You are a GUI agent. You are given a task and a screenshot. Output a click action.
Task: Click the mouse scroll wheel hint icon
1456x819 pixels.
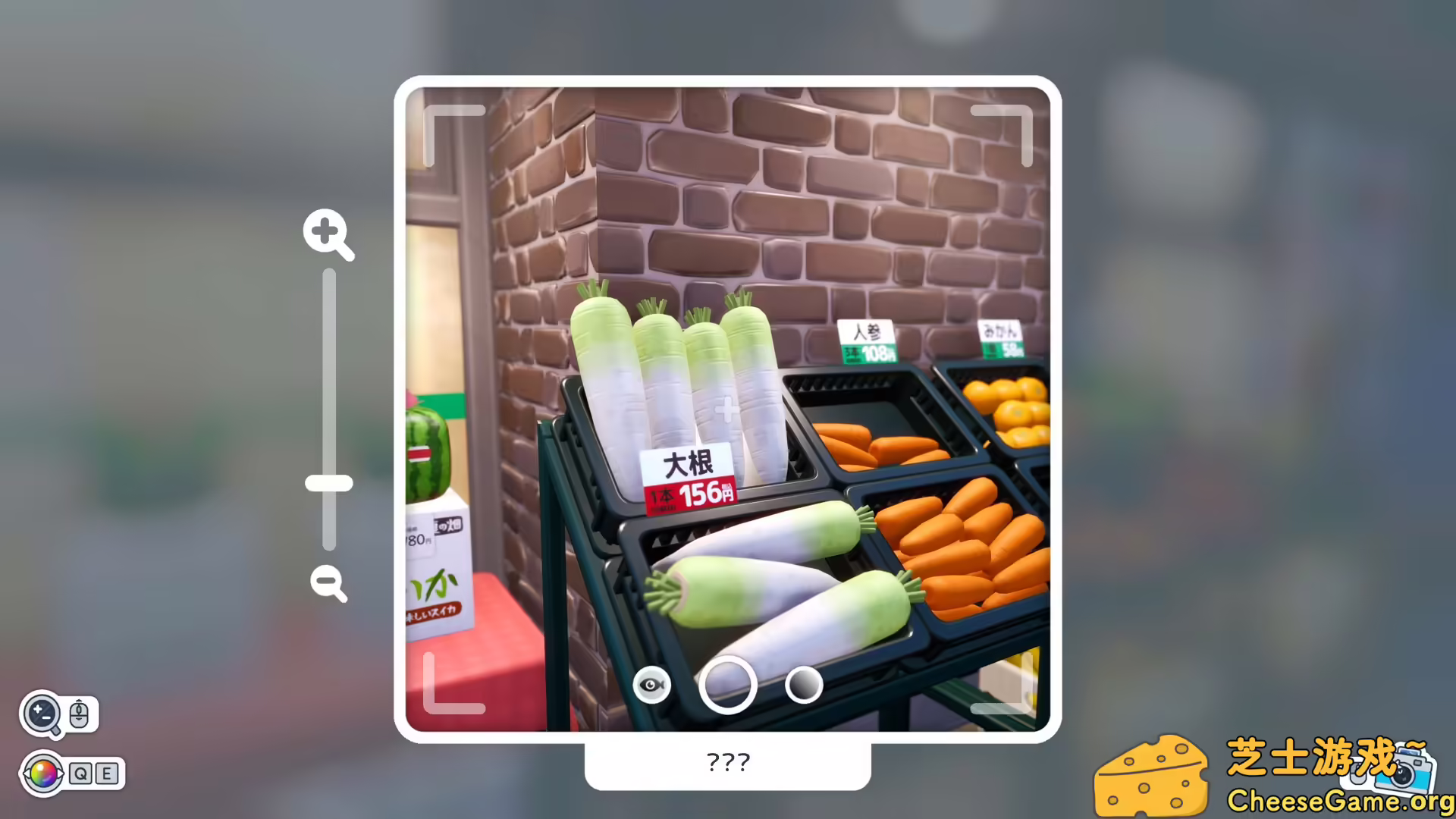click(x=79, y=713)
